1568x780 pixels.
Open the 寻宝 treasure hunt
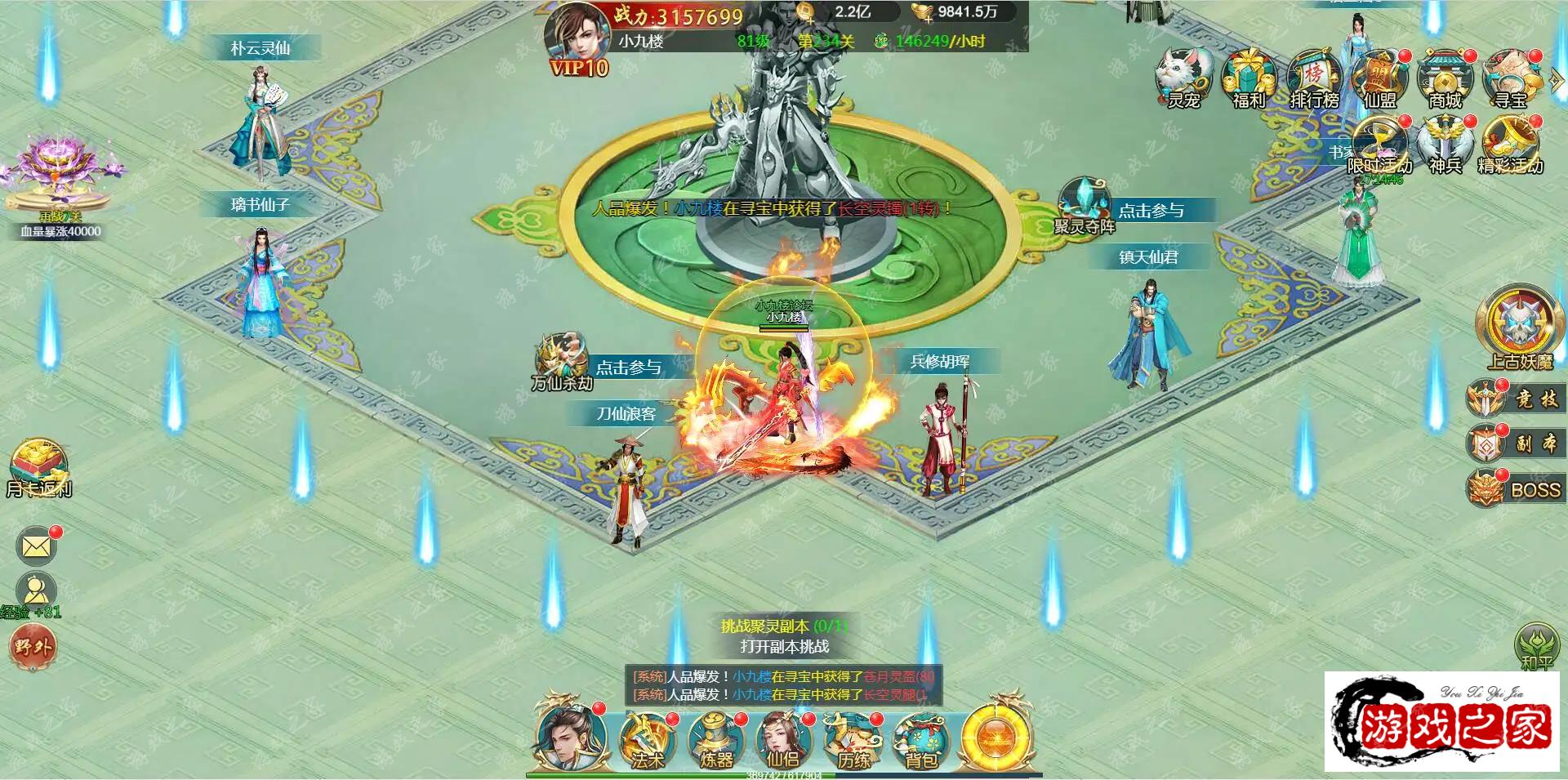tap(1510, 79)
